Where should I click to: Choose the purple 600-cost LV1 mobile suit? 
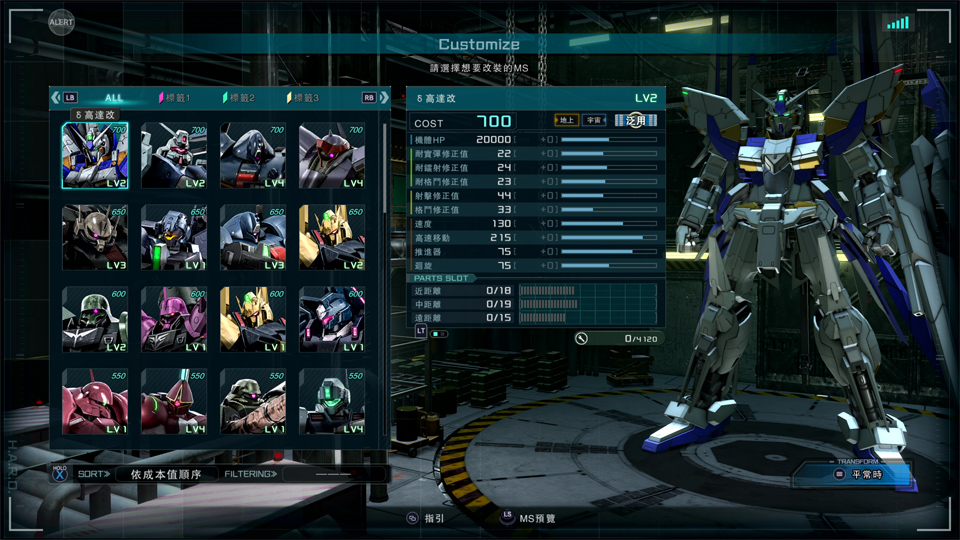[x=174, y=320]
